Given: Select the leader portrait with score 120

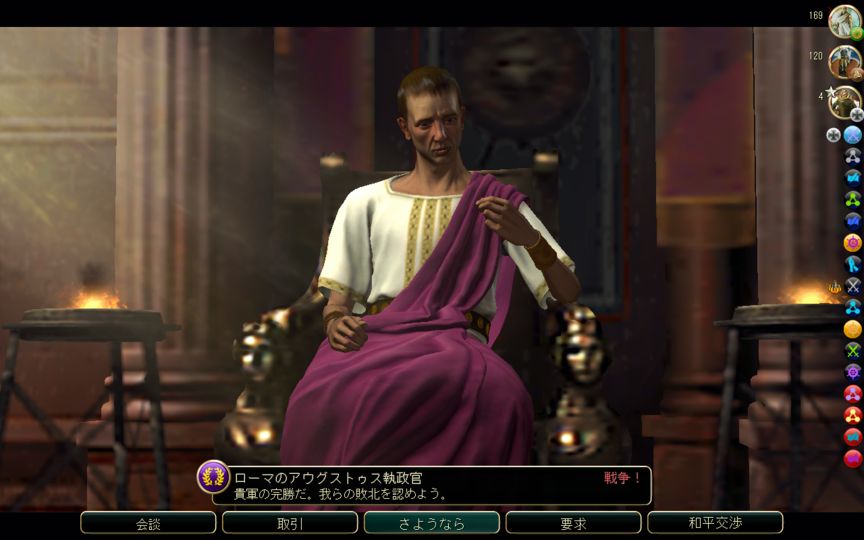Looking at the screenshot, I should point(844,60).
